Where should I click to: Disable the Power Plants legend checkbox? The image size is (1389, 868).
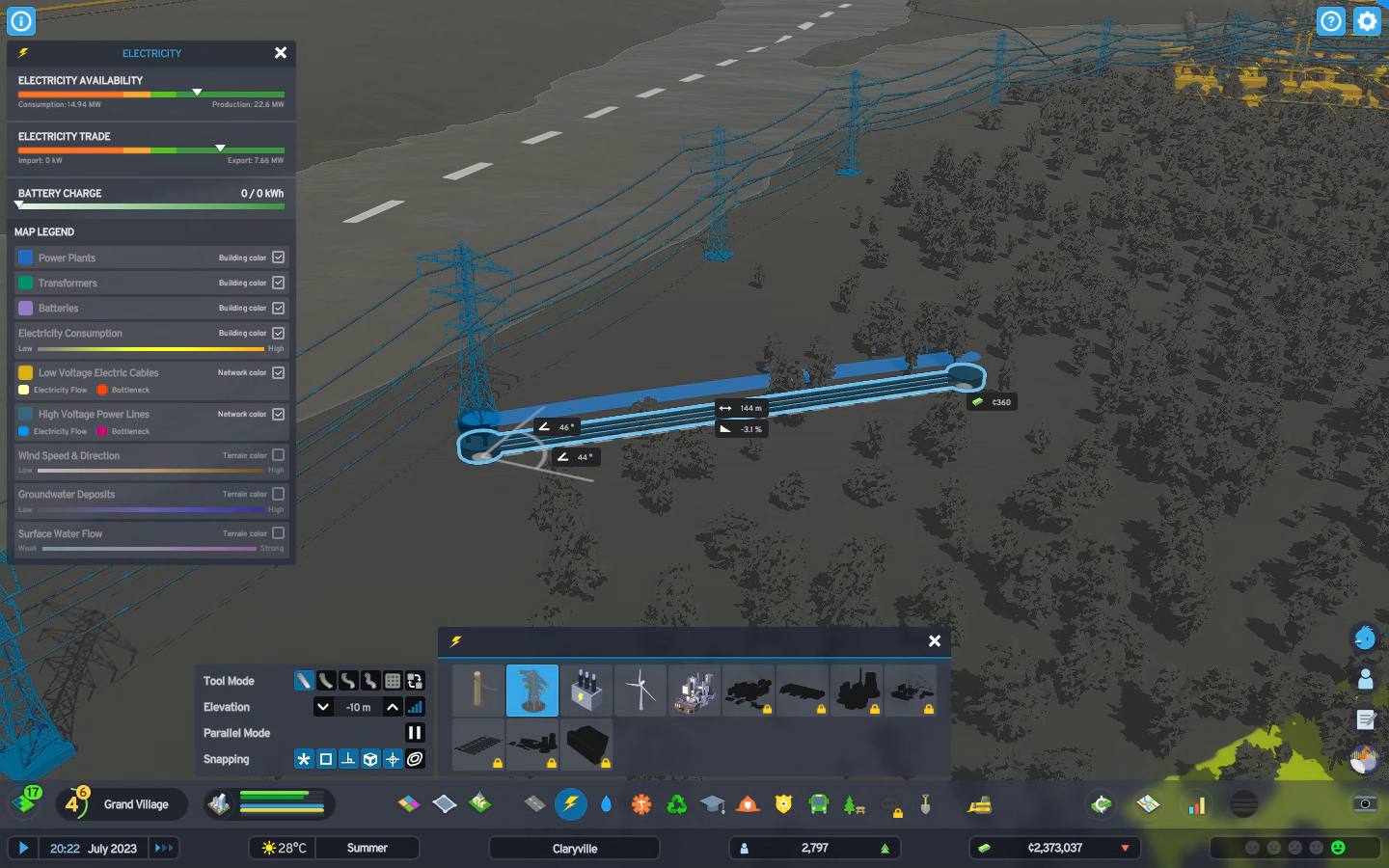278,257
